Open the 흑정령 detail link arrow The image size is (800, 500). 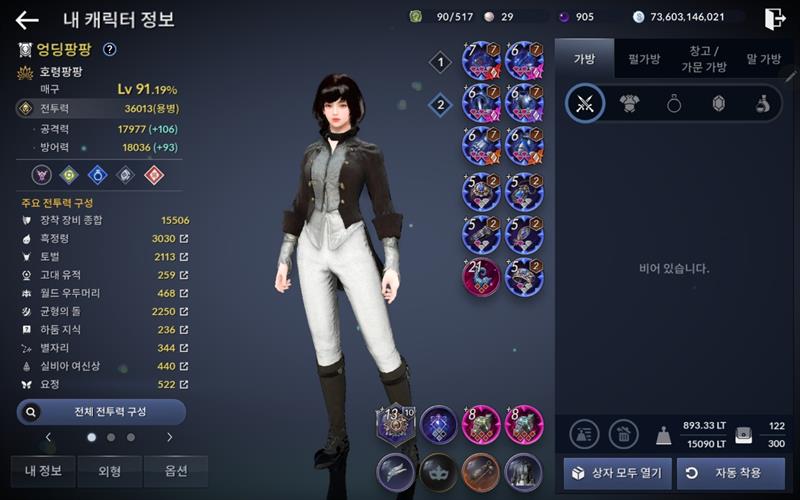tap(184, 239)
